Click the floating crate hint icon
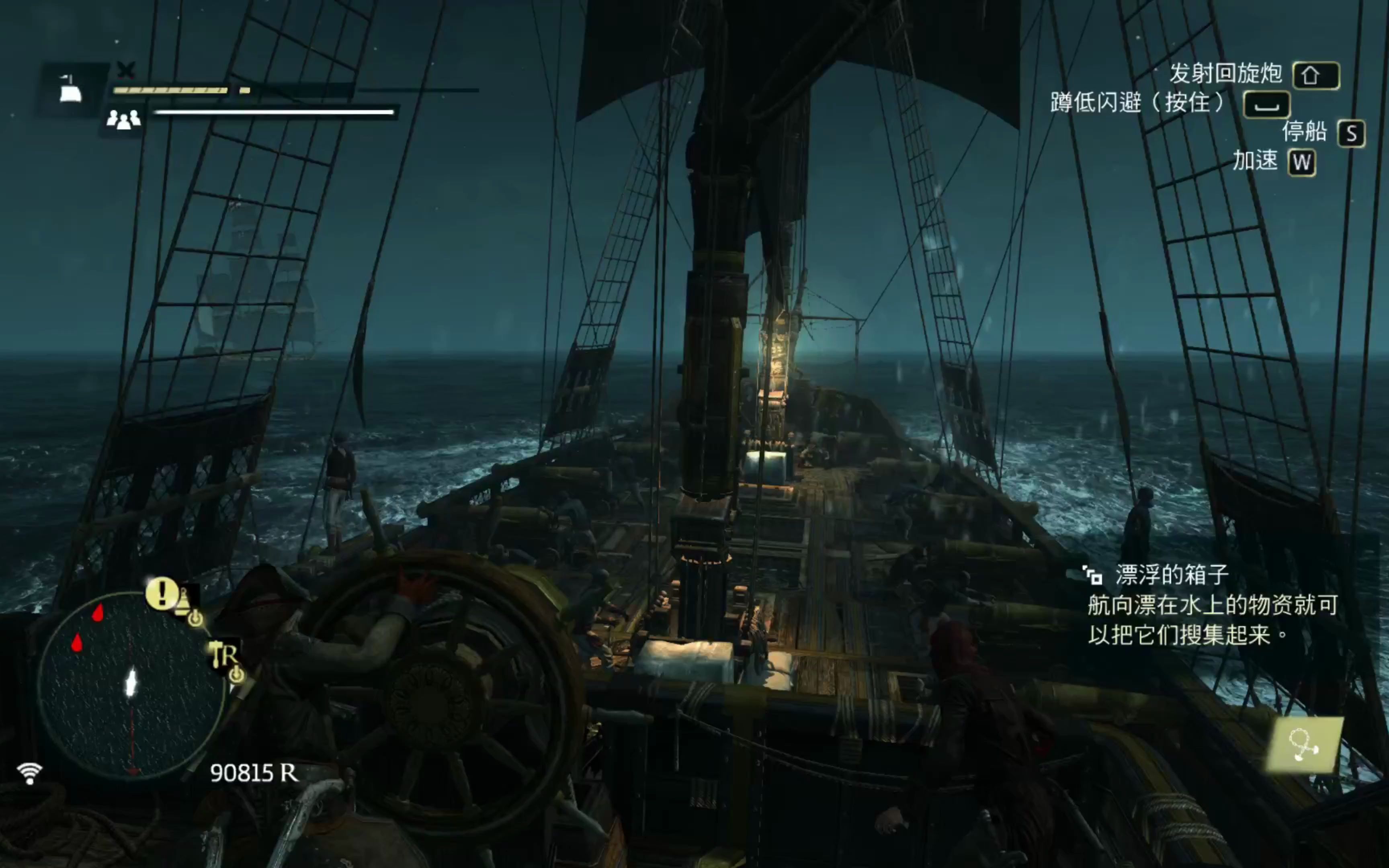1389x868 pixels. coord(1092,575)
